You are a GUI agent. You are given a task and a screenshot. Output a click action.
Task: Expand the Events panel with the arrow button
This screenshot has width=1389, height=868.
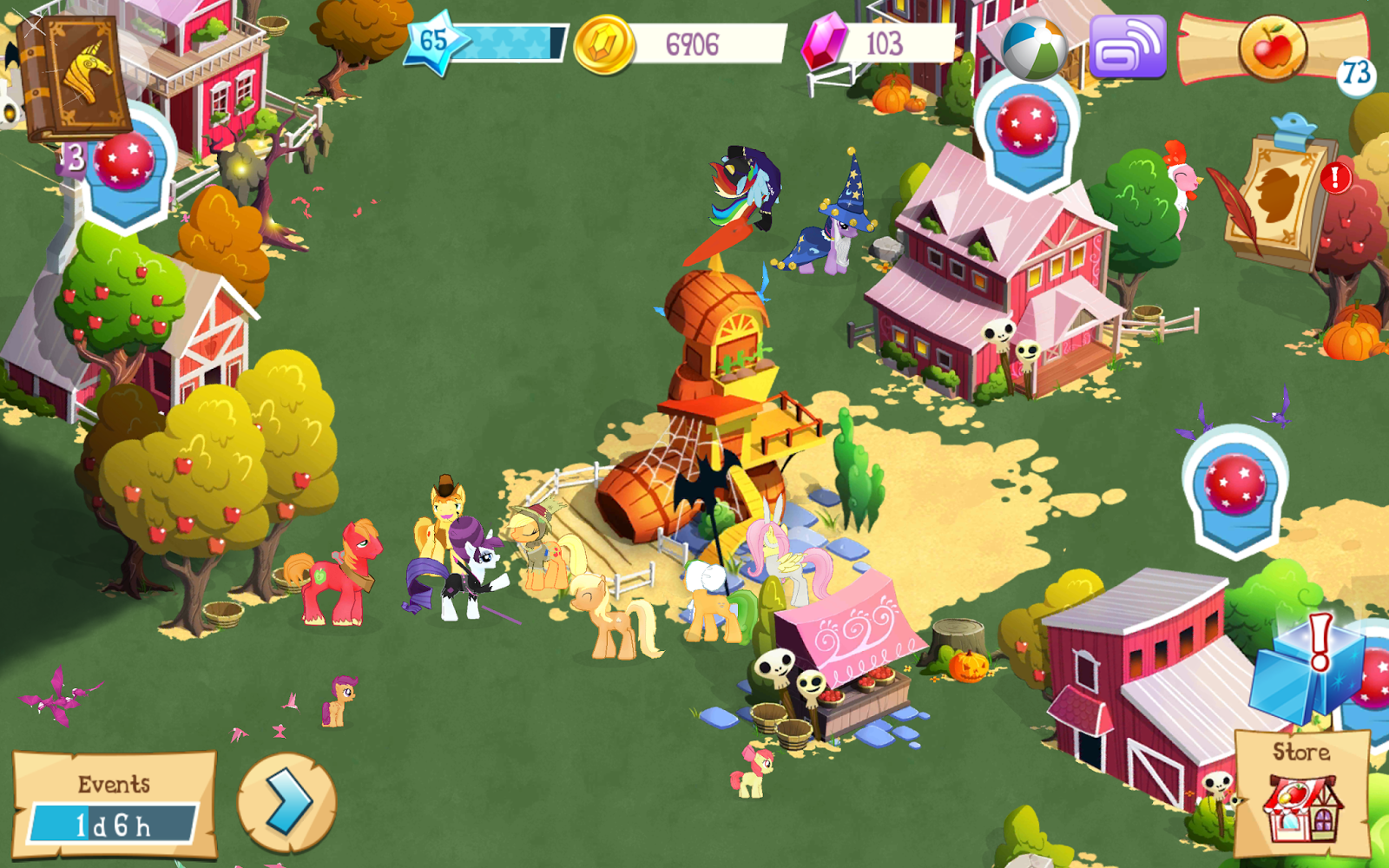click(287, 804)
